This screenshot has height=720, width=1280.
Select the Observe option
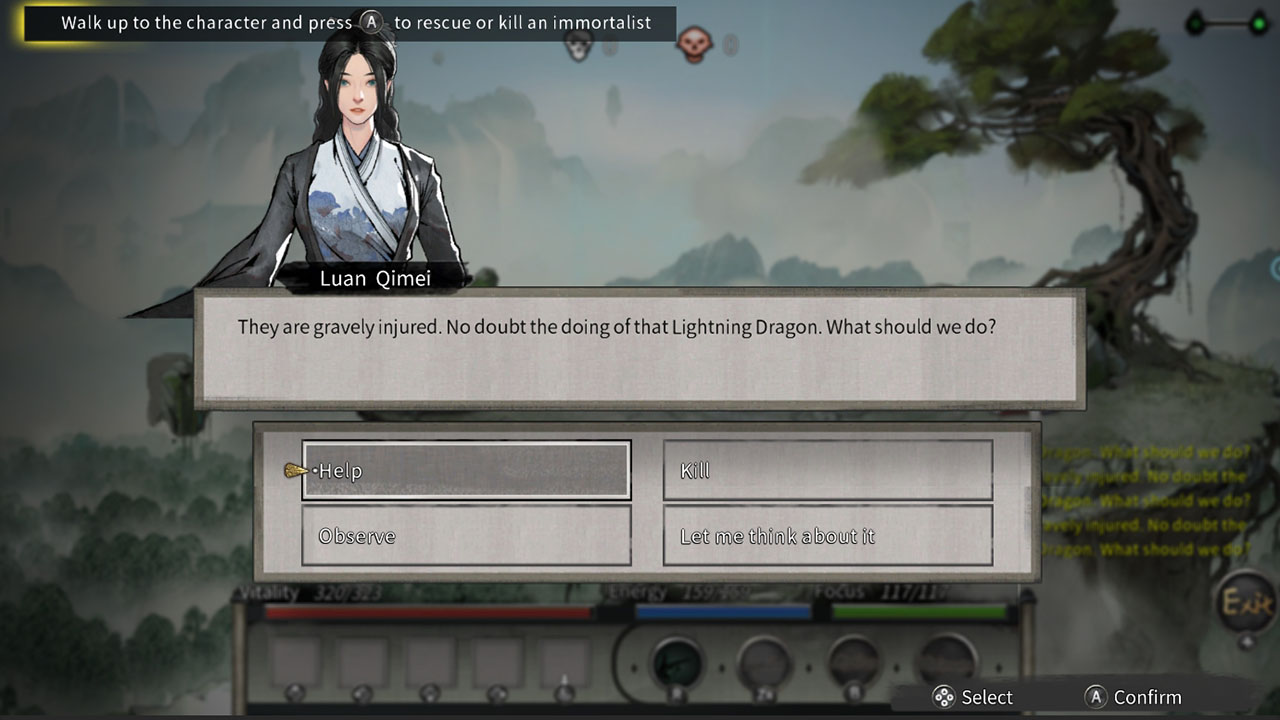coord(465,536)
